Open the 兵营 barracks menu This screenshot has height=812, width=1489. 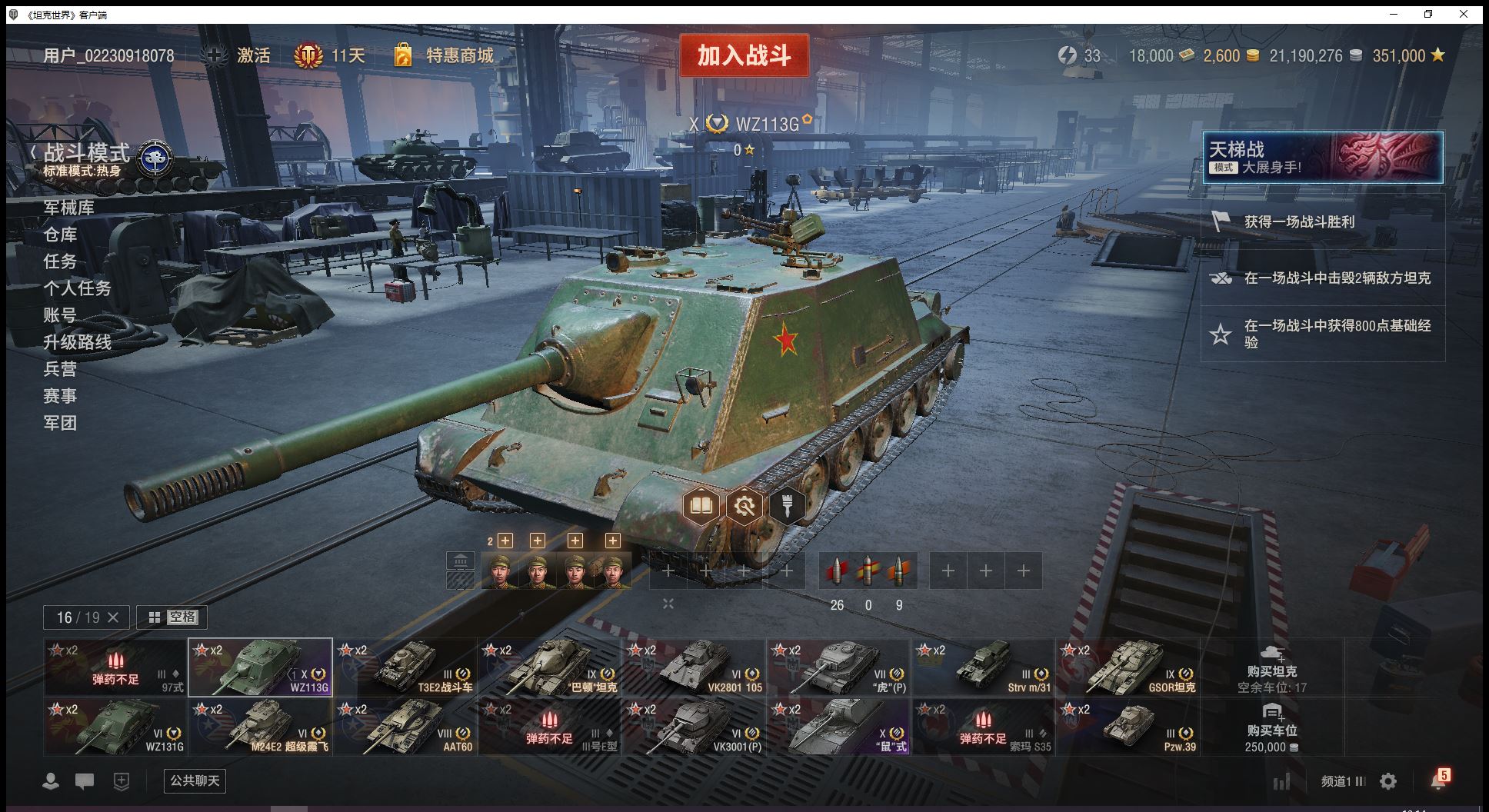(60, 369)
